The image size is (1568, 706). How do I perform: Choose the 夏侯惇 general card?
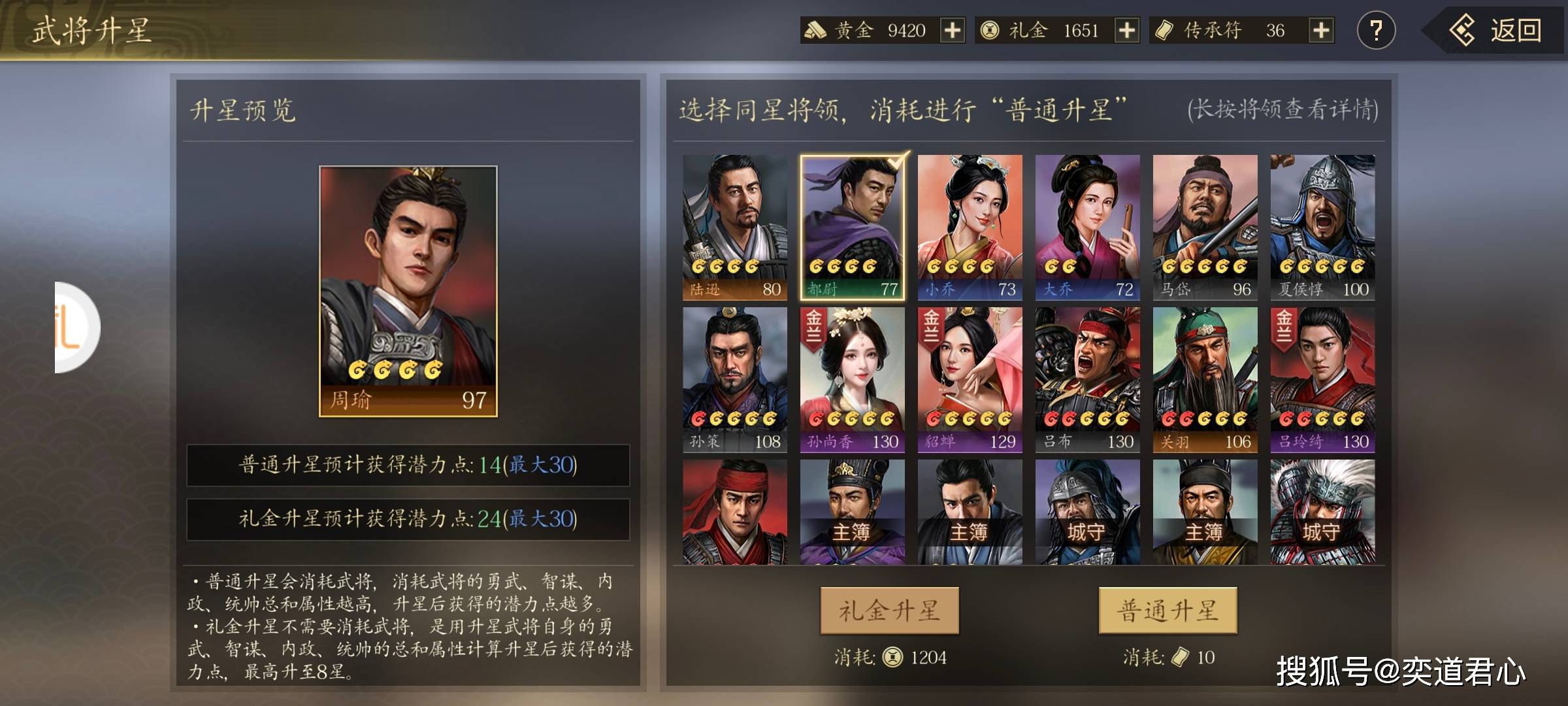point(1323,227)
